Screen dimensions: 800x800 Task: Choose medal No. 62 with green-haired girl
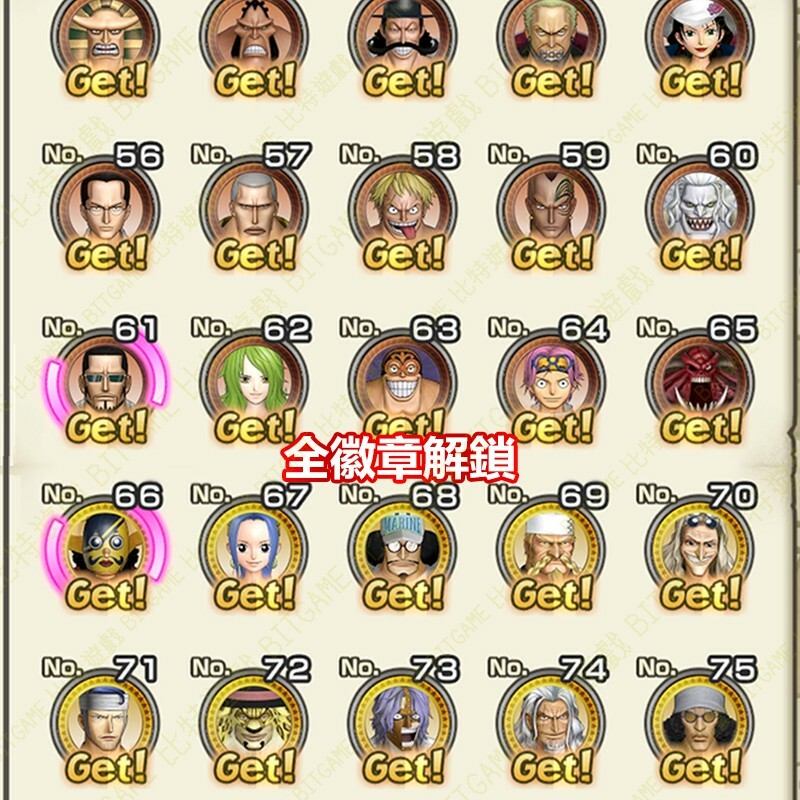tap(253, 382)
